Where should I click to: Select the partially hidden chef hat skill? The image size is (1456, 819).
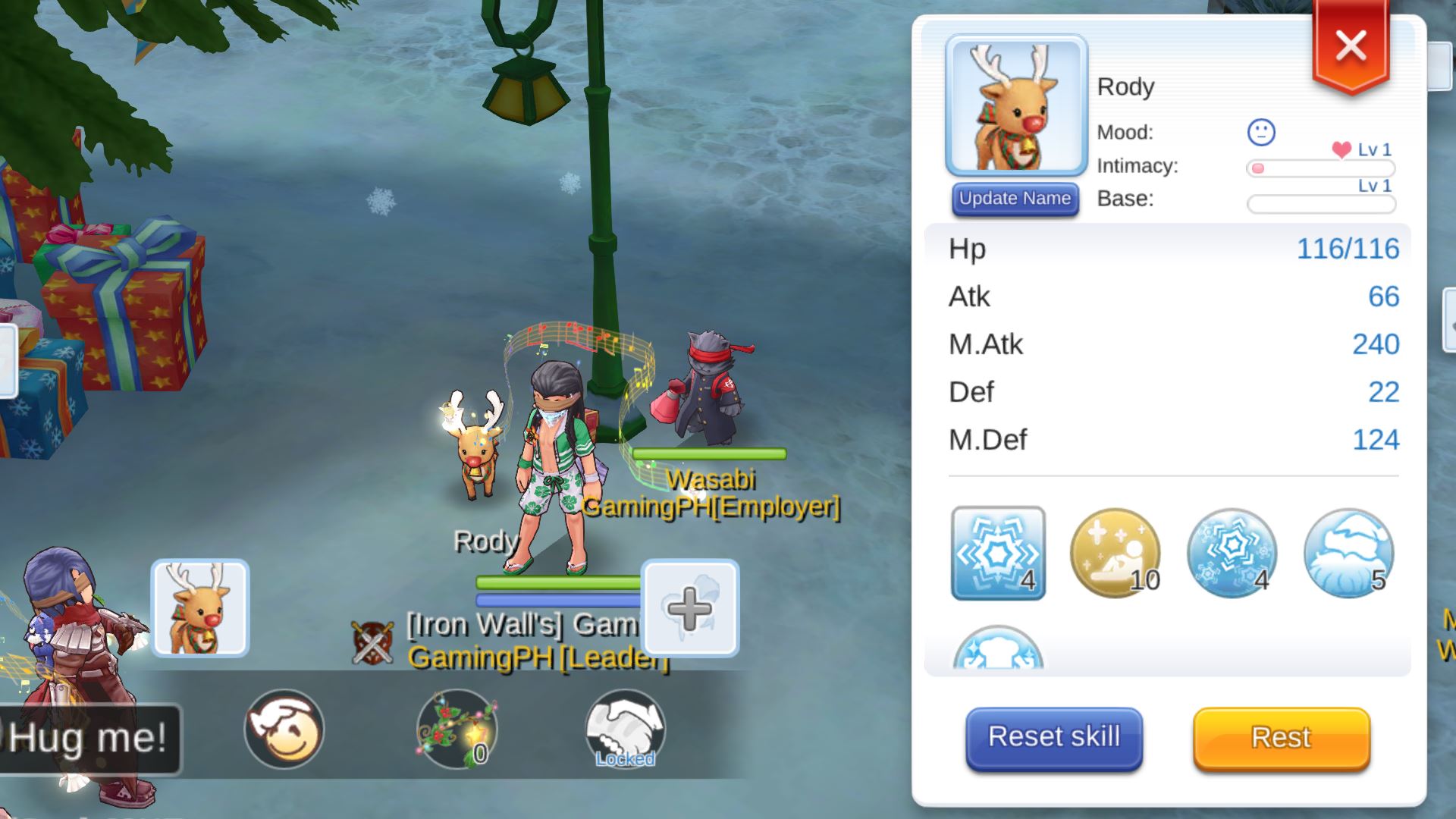pos(998,649)
